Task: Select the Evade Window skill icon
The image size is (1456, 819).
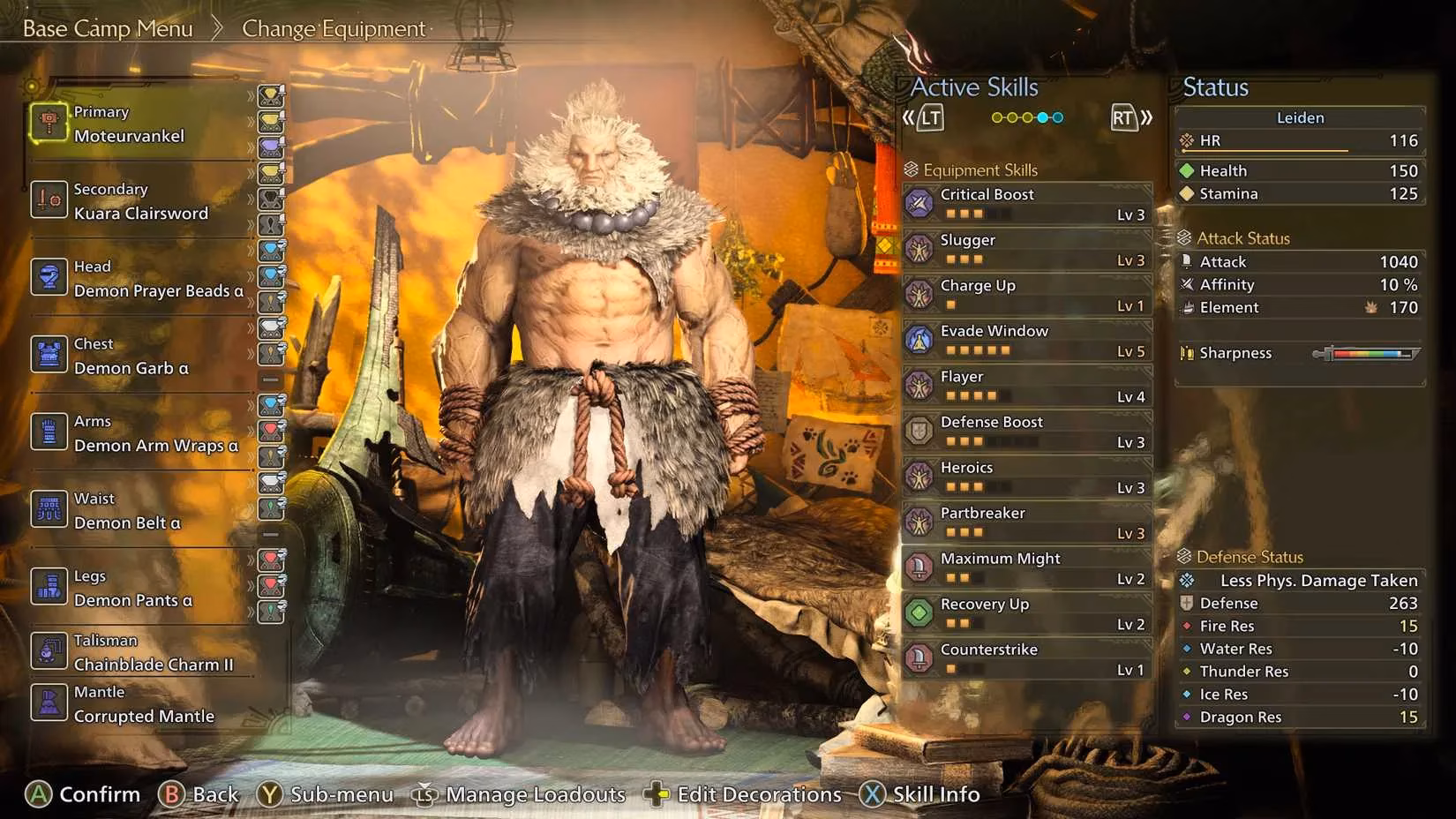Action: [919, 340]
